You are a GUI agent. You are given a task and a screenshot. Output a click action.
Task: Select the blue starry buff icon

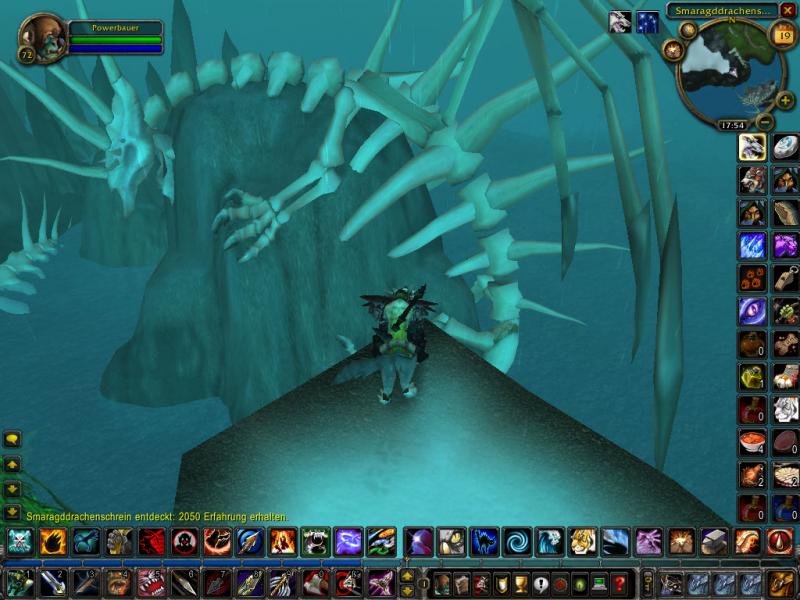[x=648, y=21]
